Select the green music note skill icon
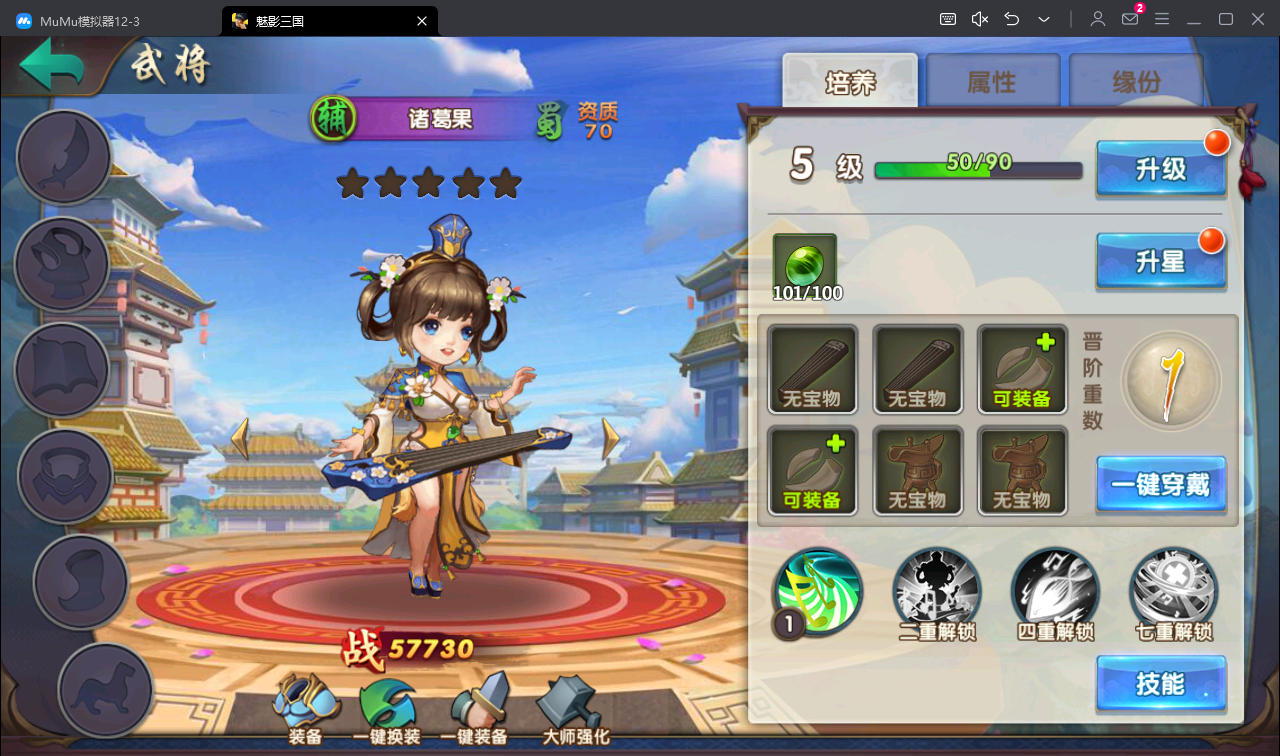 (818, 592)
